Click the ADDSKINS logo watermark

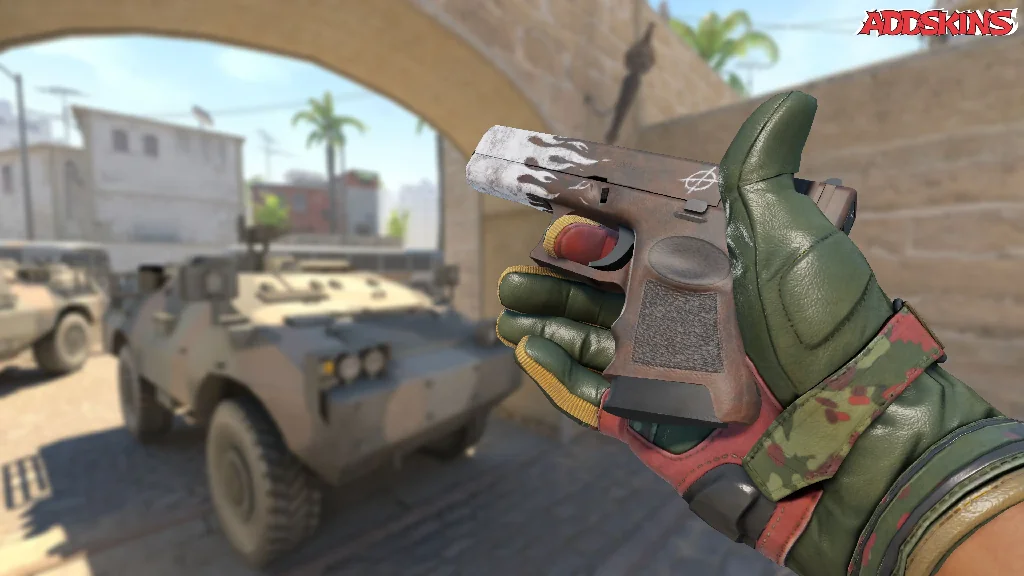tap(936, 23)
